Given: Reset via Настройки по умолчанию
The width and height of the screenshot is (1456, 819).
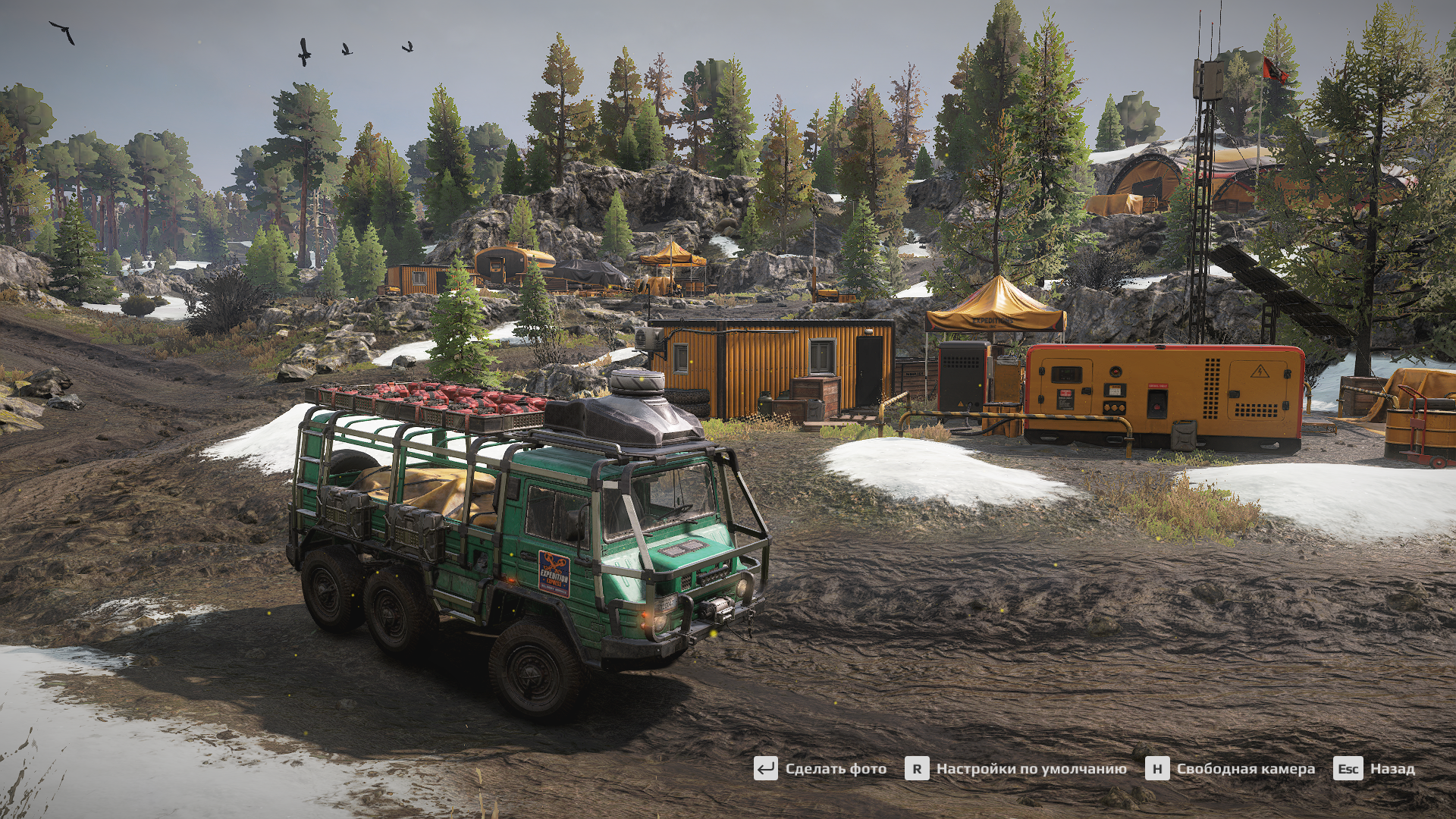Looking at the screenshot, I should point(1016,769).
